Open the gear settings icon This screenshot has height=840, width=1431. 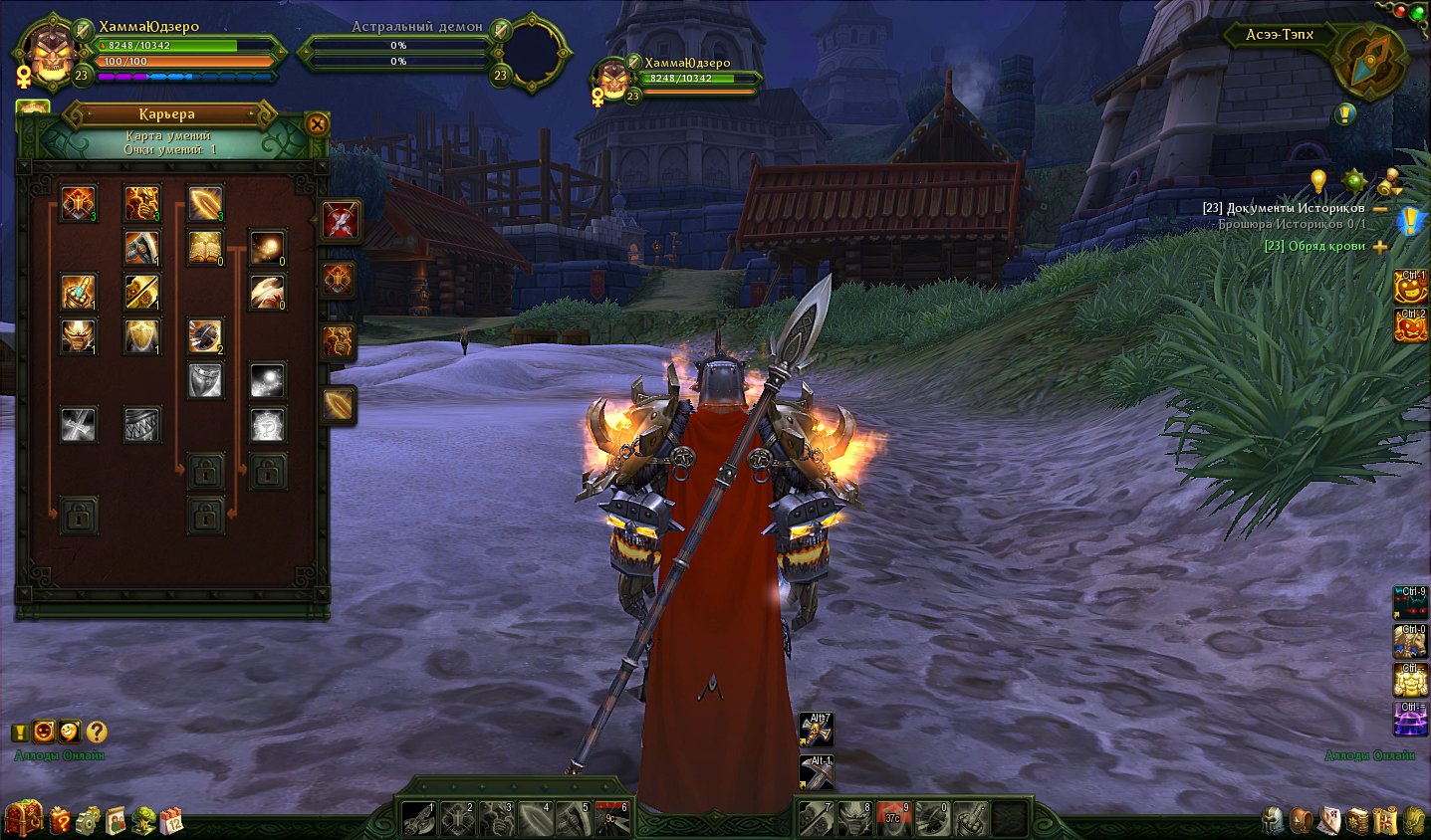(89, 820)
